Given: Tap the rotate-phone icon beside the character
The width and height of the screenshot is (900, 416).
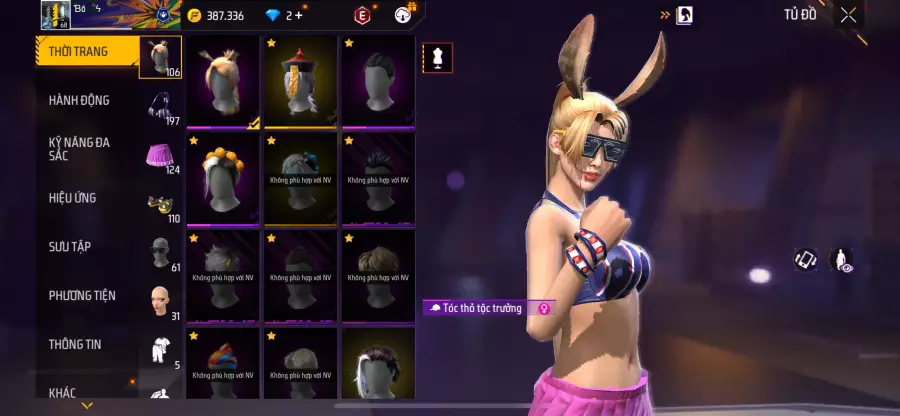Looking at the screenshot, I should [806, 260].
